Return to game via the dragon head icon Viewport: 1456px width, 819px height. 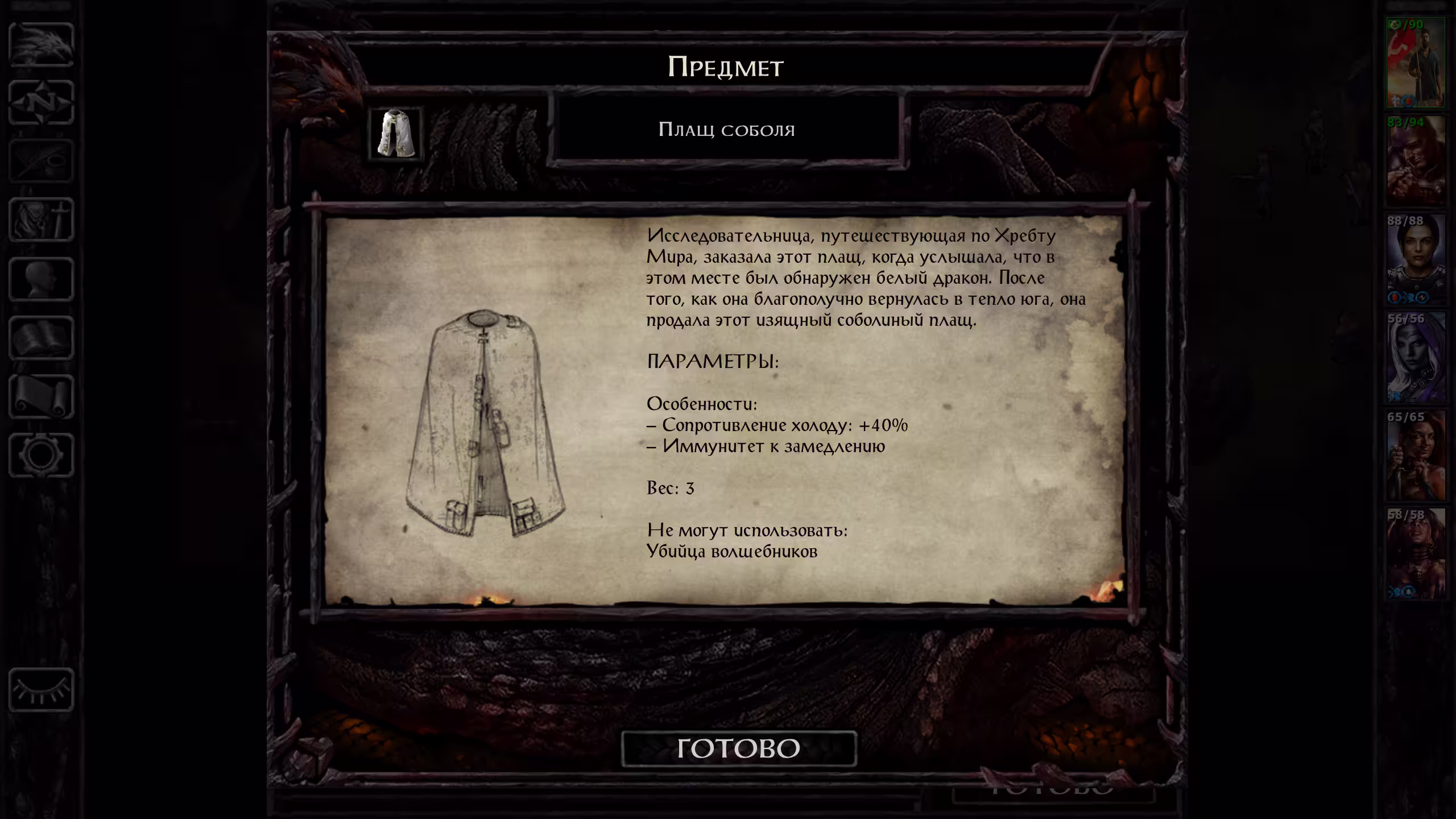click(x=41, y=44)
